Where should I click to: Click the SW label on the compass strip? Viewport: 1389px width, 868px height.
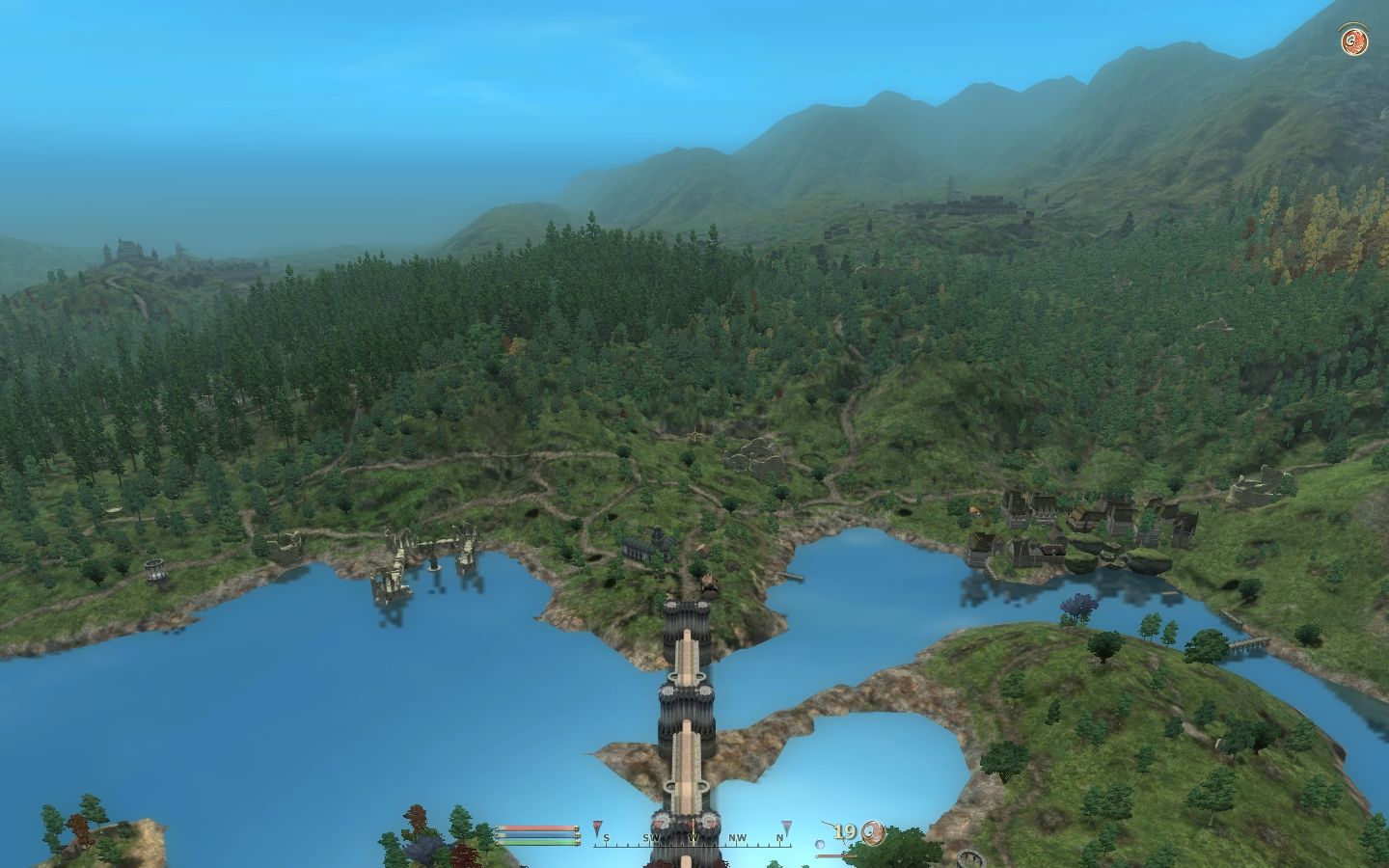tap(652, 839)
